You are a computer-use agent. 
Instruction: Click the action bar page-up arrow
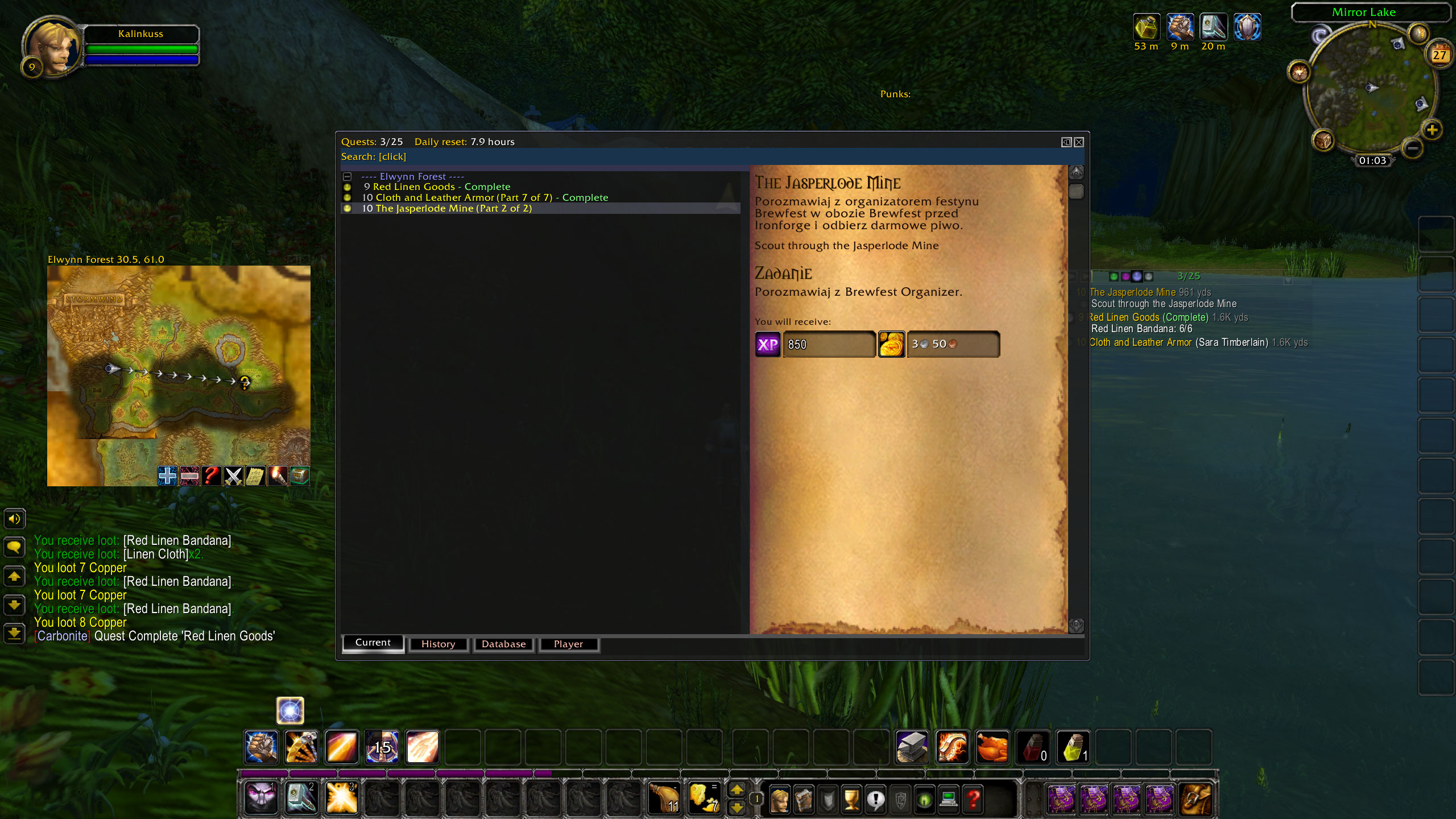pyautogui.click(x=737, y=791)
